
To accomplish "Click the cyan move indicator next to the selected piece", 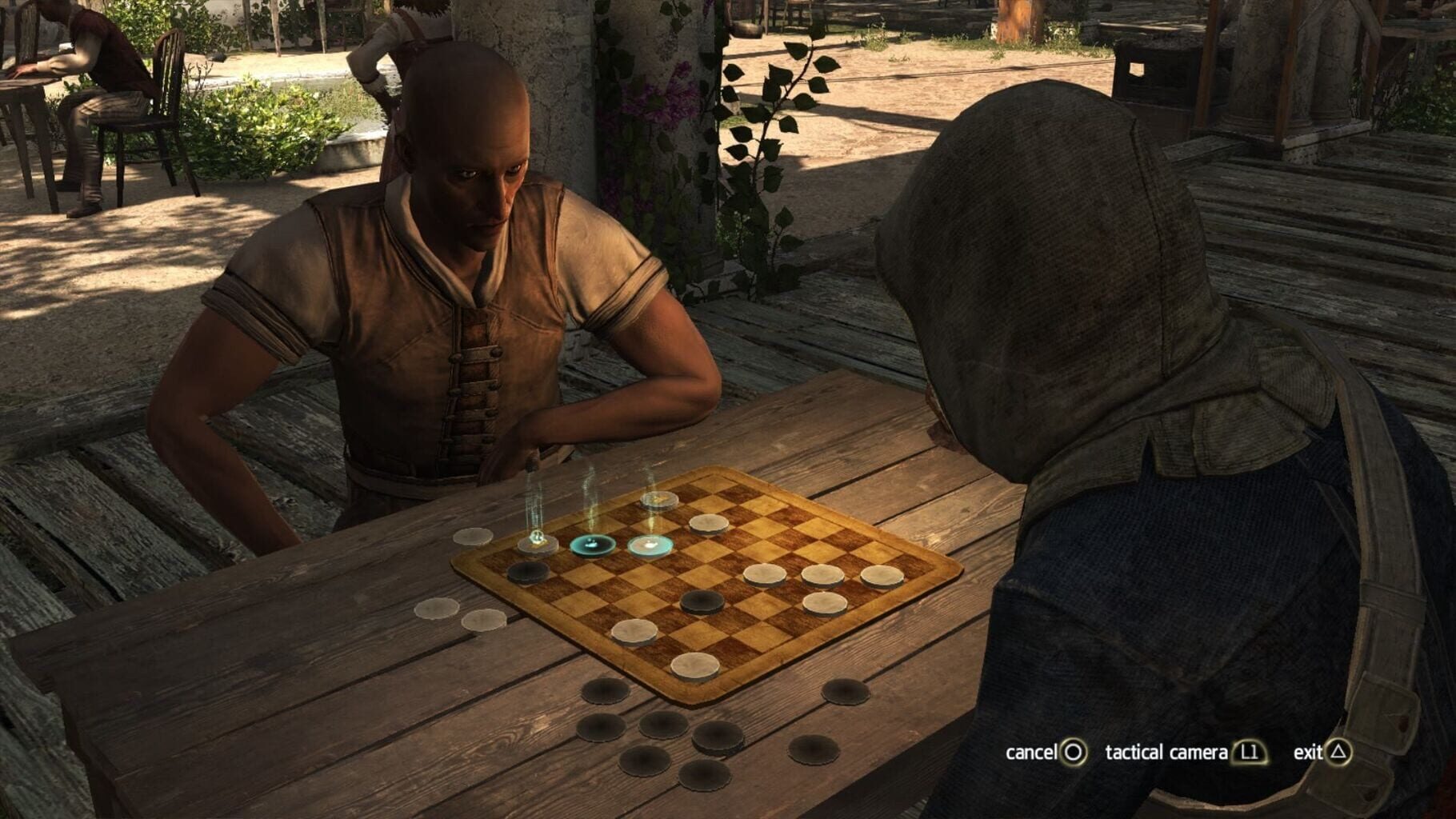I will [x=591, y=544].
